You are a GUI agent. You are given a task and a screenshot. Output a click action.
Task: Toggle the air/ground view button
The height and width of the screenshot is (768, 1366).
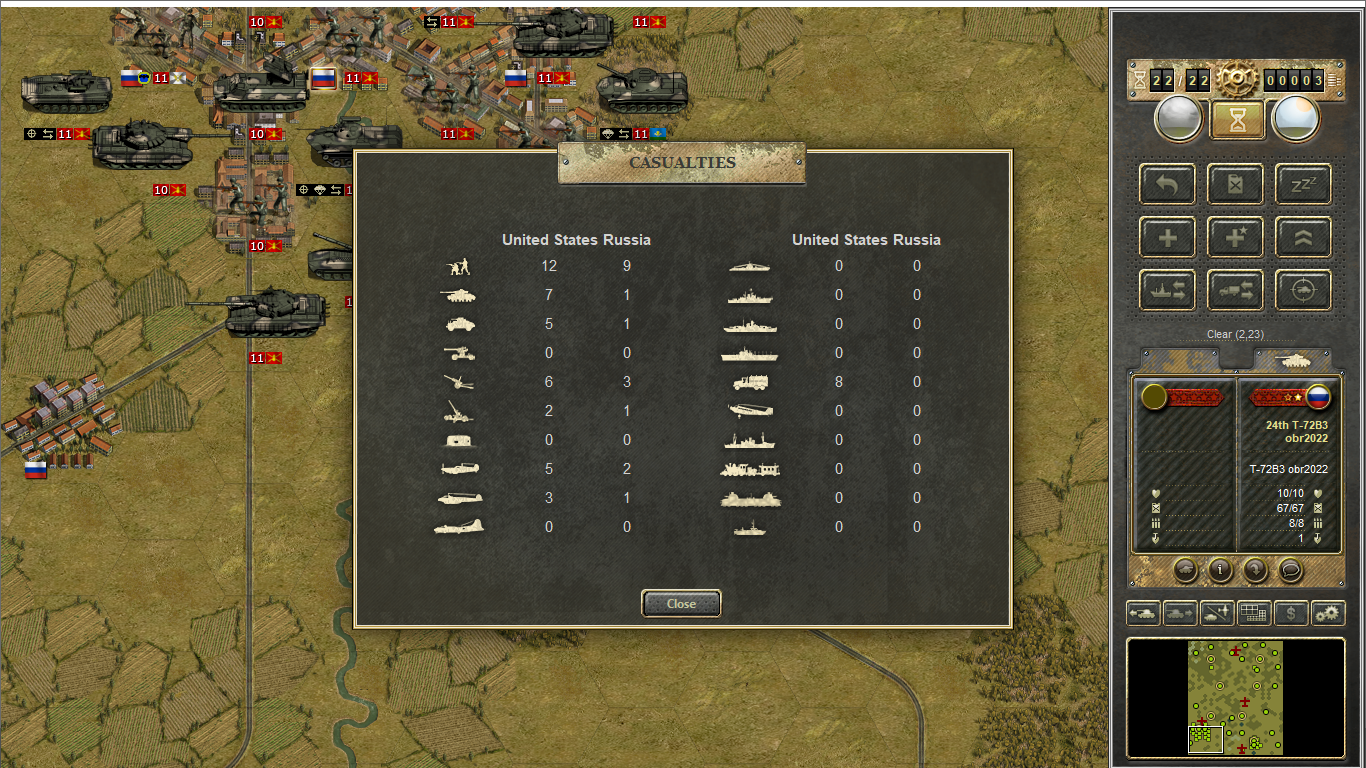pyautogui.click(x=1217, y=613)
